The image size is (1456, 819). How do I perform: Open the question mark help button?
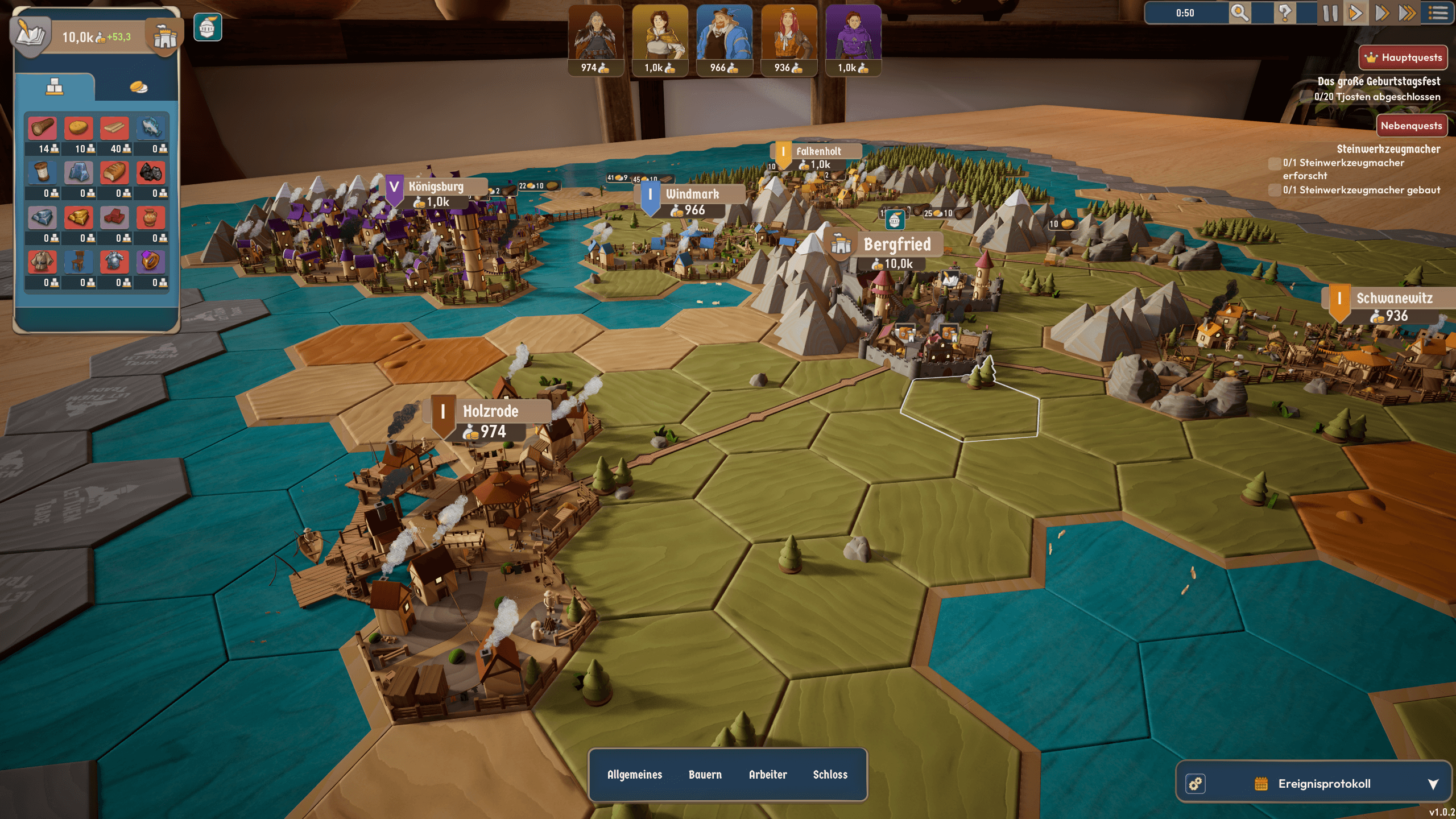[1284, 13]
